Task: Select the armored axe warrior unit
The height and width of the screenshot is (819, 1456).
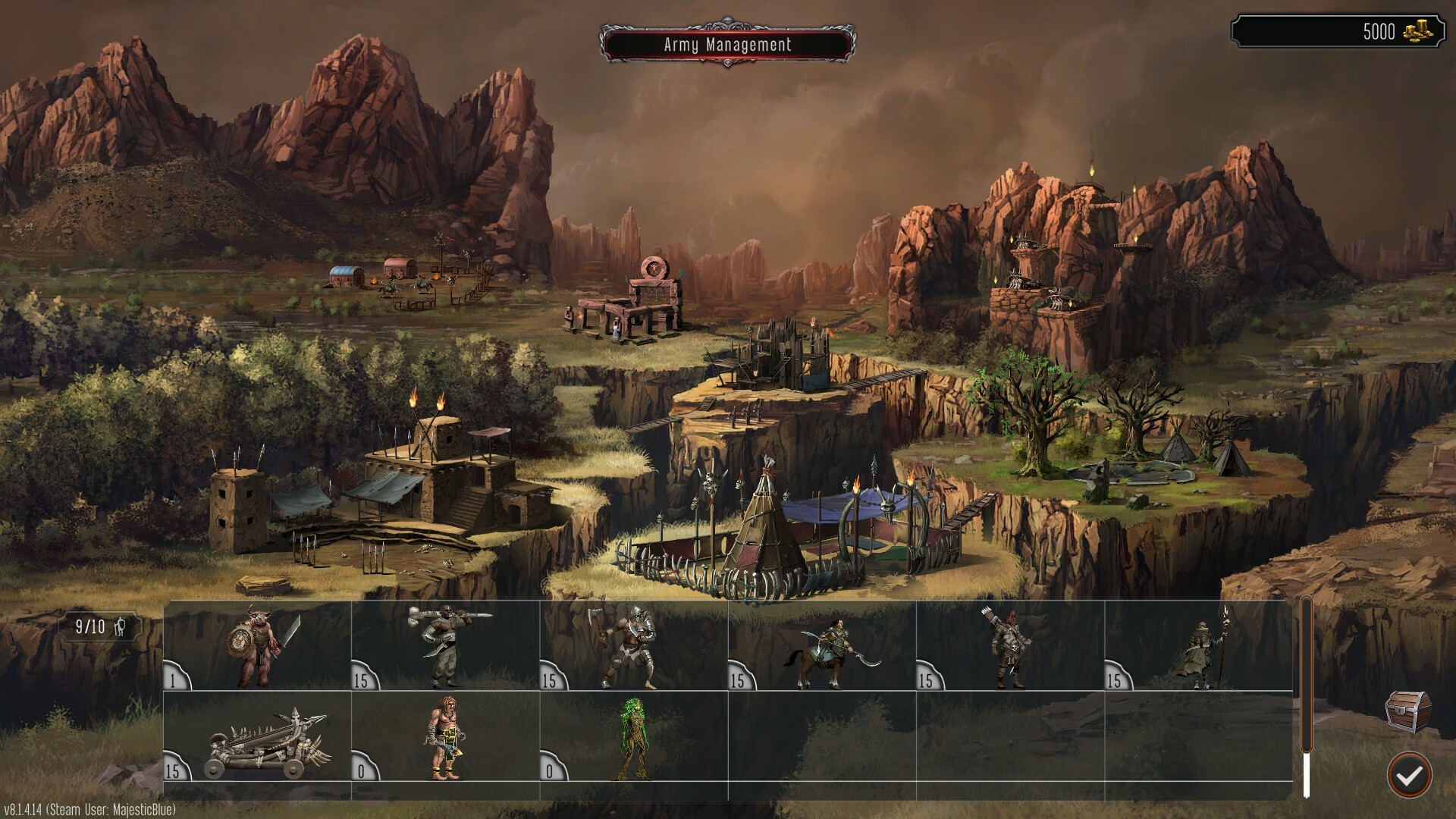Action: click(634, 646)
